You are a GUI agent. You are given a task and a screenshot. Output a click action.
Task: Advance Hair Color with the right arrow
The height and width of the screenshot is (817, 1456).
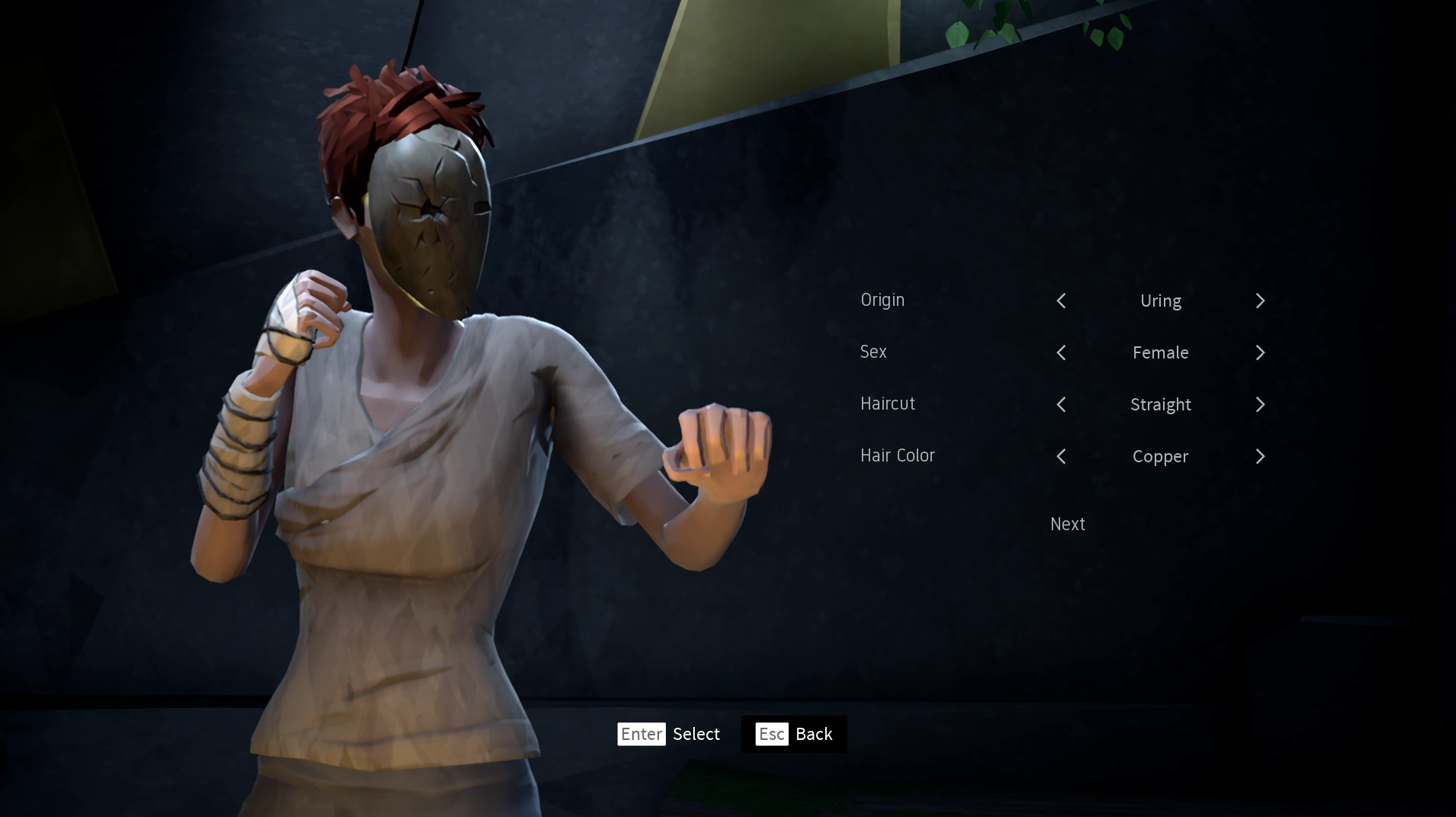pyautogui.click(x=1258, y=456)
